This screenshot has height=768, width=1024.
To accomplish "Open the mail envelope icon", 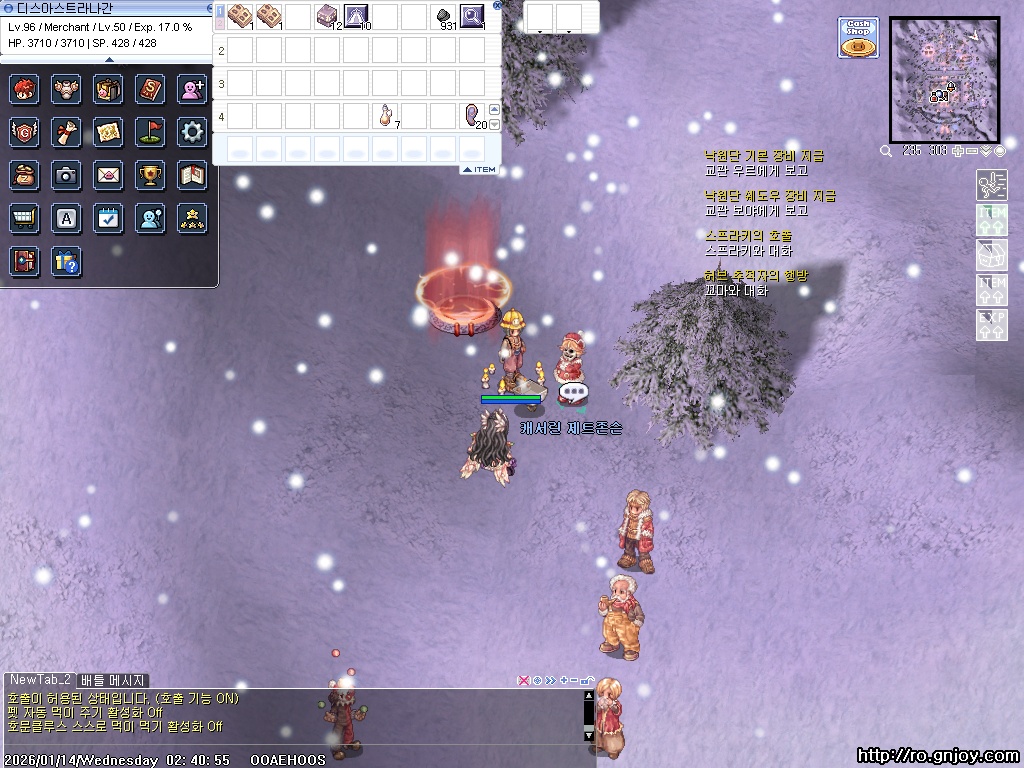I will click(x=109, y=175).
